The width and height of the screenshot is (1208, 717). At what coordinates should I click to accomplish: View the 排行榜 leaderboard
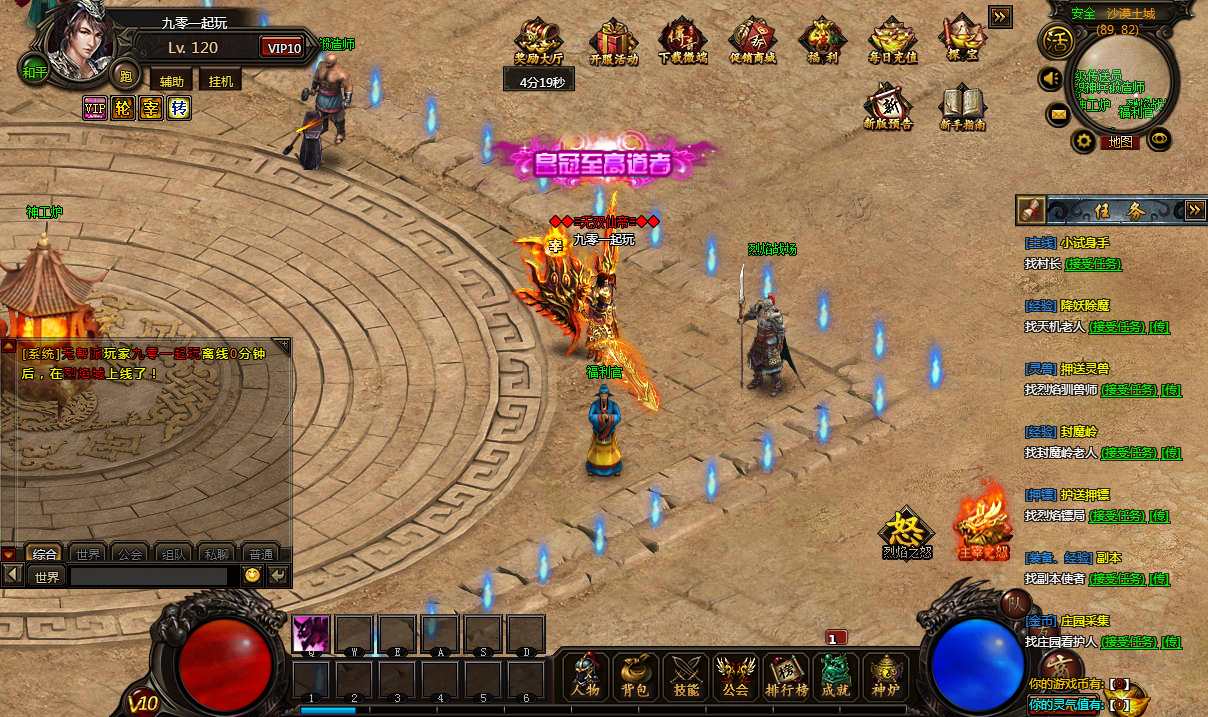point(786,677)
